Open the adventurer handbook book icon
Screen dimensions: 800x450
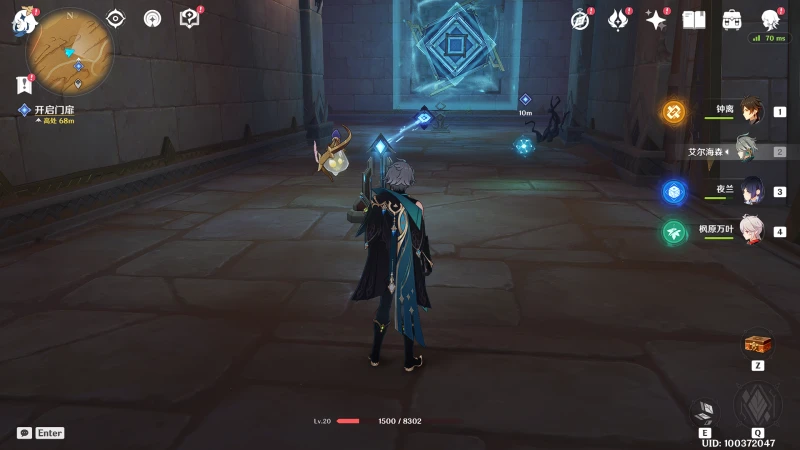pyautogui.click(x=694, y=19)
